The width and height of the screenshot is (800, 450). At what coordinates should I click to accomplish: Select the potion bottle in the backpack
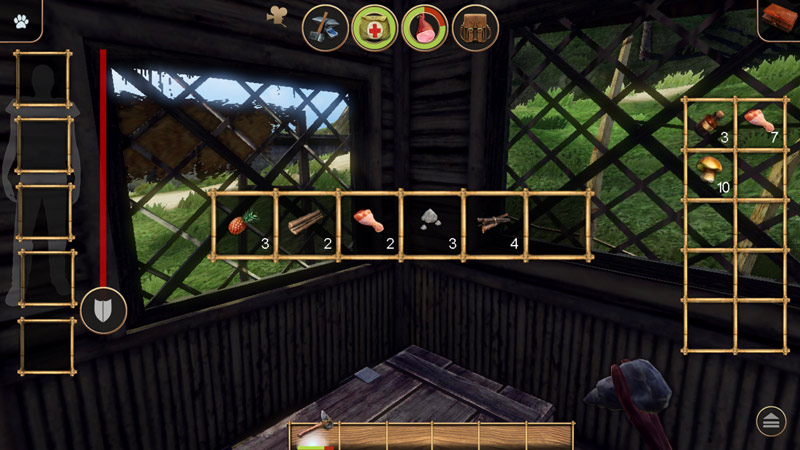[709, 124]
